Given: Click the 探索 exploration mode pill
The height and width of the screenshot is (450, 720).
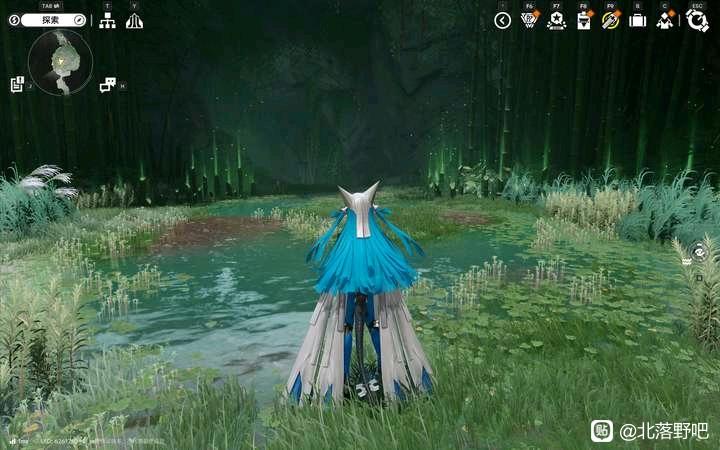Looking at the screenshot, I should [x=52, y=20].
